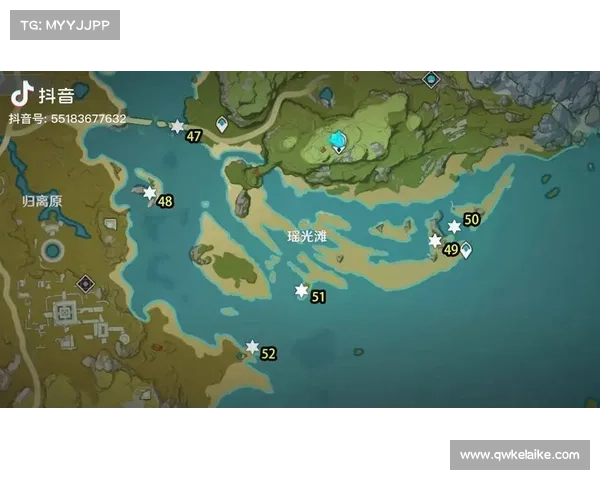600x480 pixels.
Task: Choose the star marker numbered 49
Action: pos(435,241)
